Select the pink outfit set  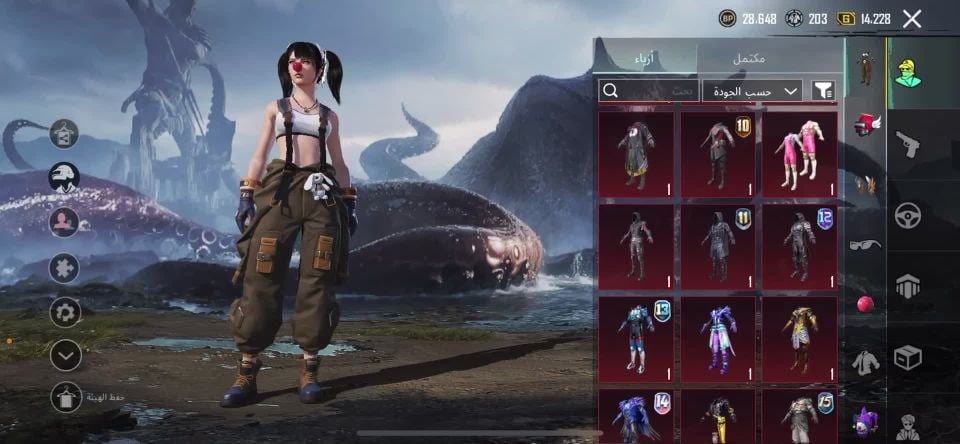pos(800,154)
